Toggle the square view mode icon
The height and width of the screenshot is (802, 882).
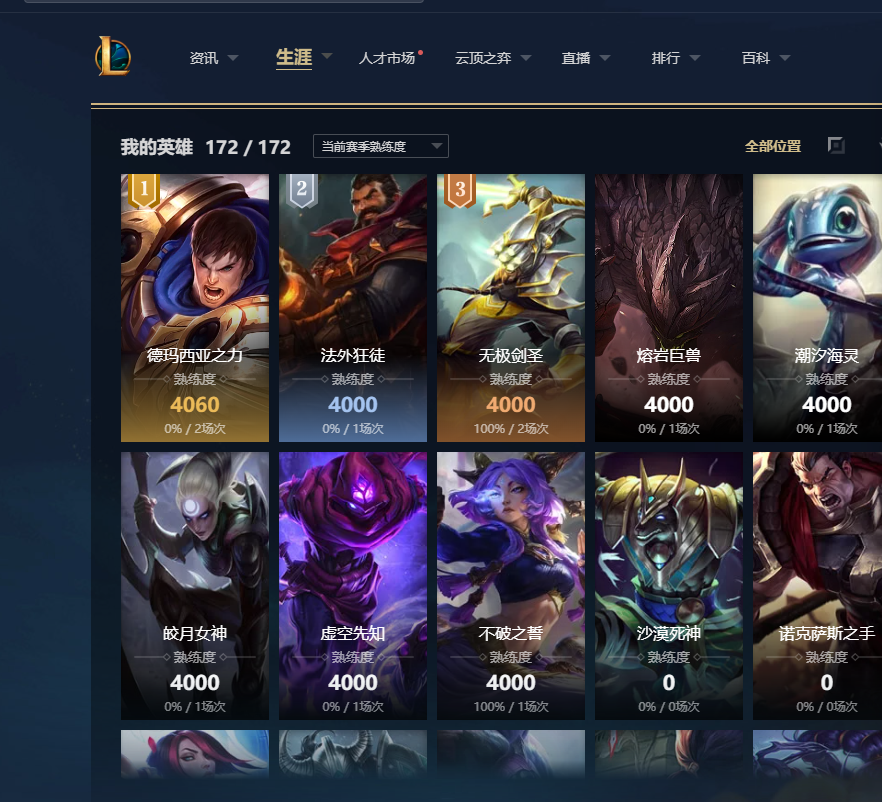click(836, 146)
